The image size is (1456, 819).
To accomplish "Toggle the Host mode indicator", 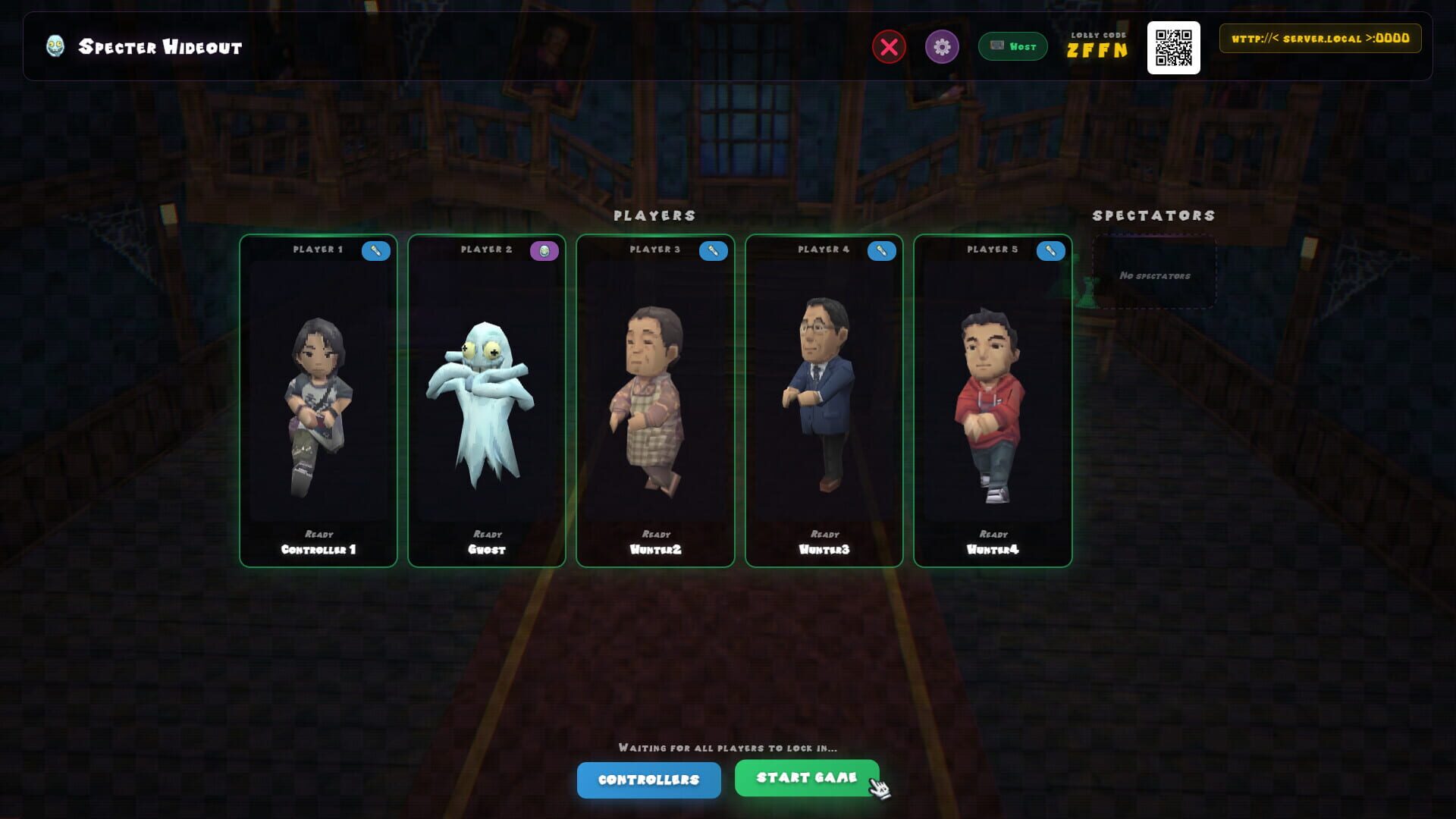I will (1012, 46).
